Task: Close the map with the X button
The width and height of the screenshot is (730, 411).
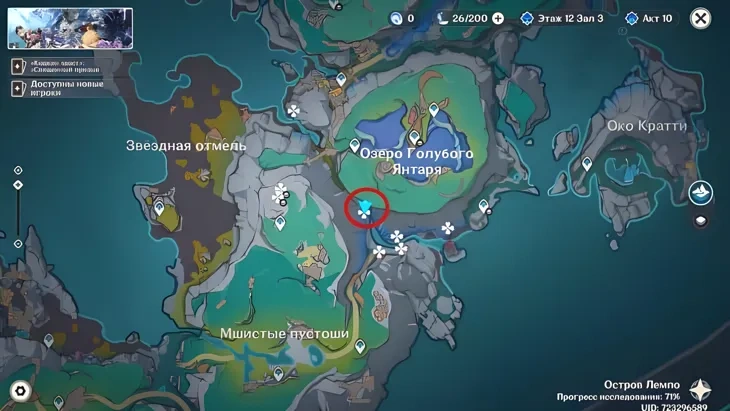Action: [x=701, y=18]
